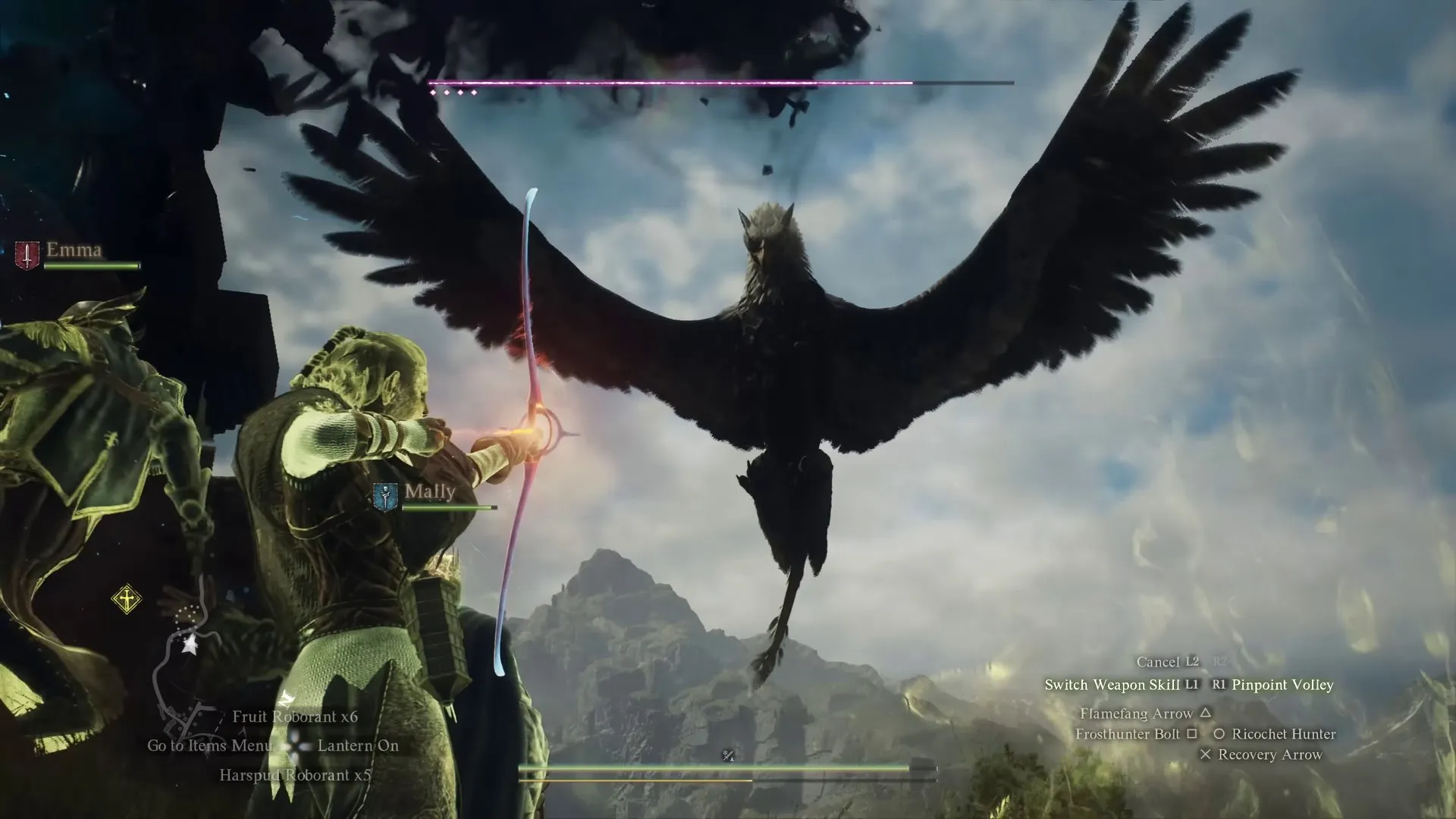
Task: Select the Fruit Roborant x6 quick item
Action: click(x=295, y=717)
